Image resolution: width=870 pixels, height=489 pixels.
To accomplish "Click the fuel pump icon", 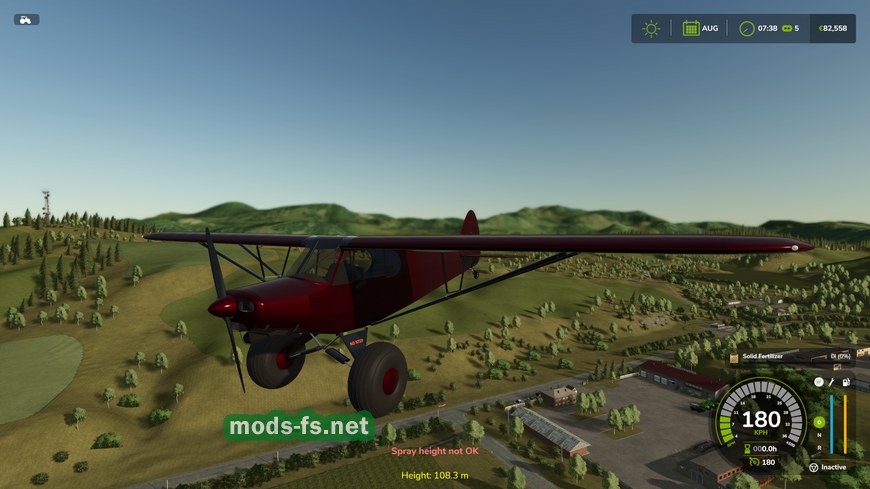I will point(846,382).
